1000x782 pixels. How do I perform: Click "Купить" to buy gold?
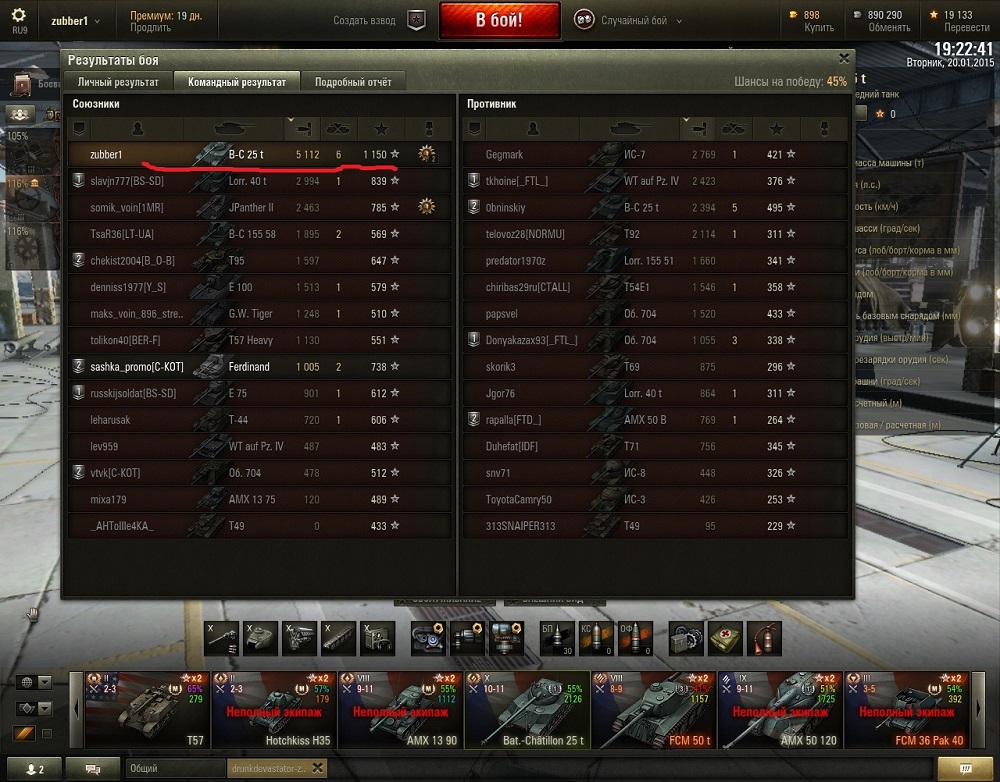(819, 28)
